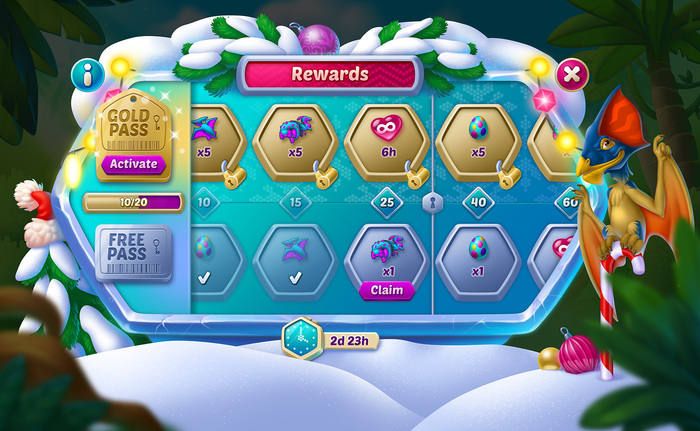Activate the Gold Pass
This screenshot has width=700, height=431.
point(134,163)
